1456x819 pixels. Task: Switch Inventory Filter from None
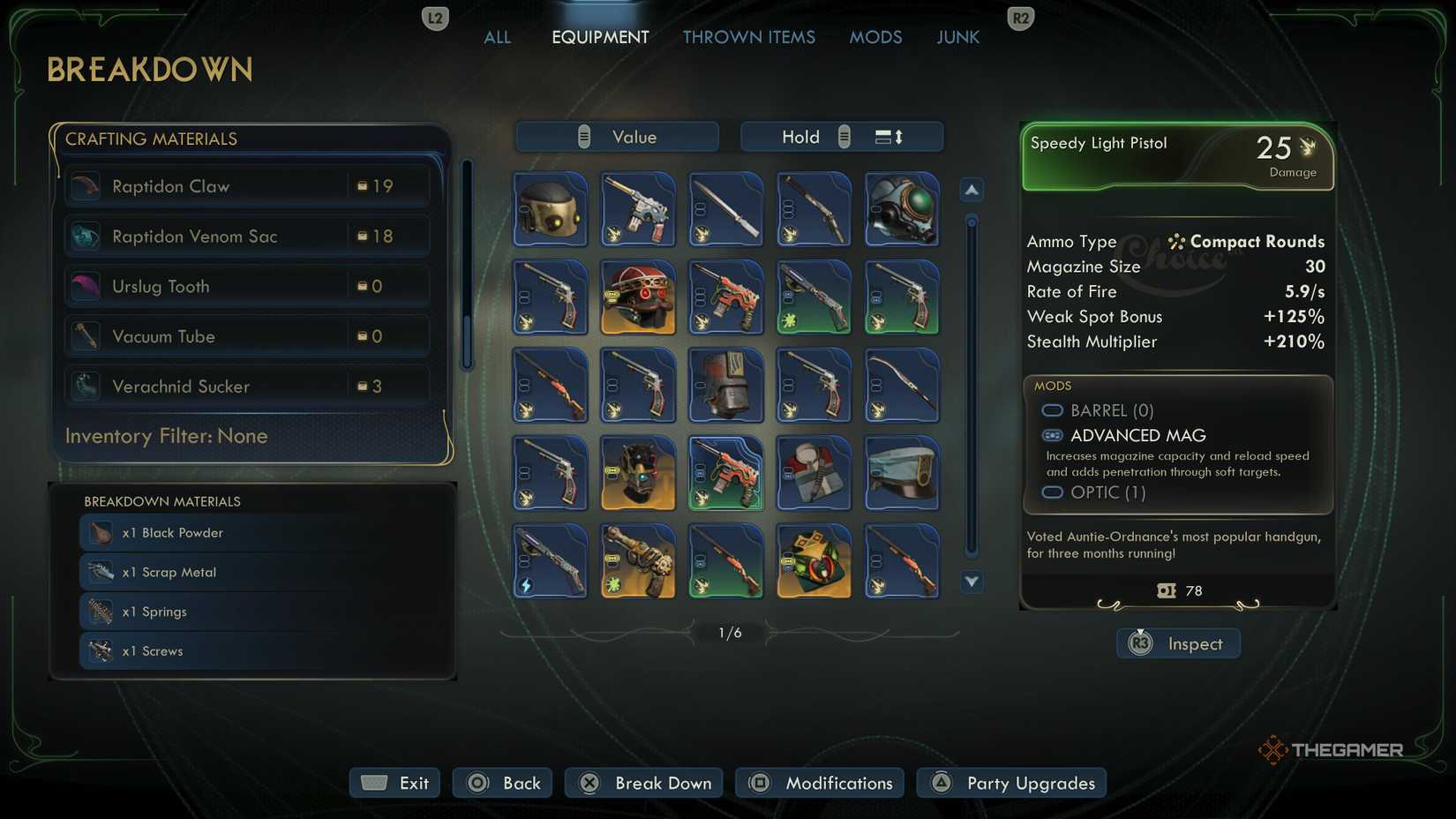(x=166, y=435)
